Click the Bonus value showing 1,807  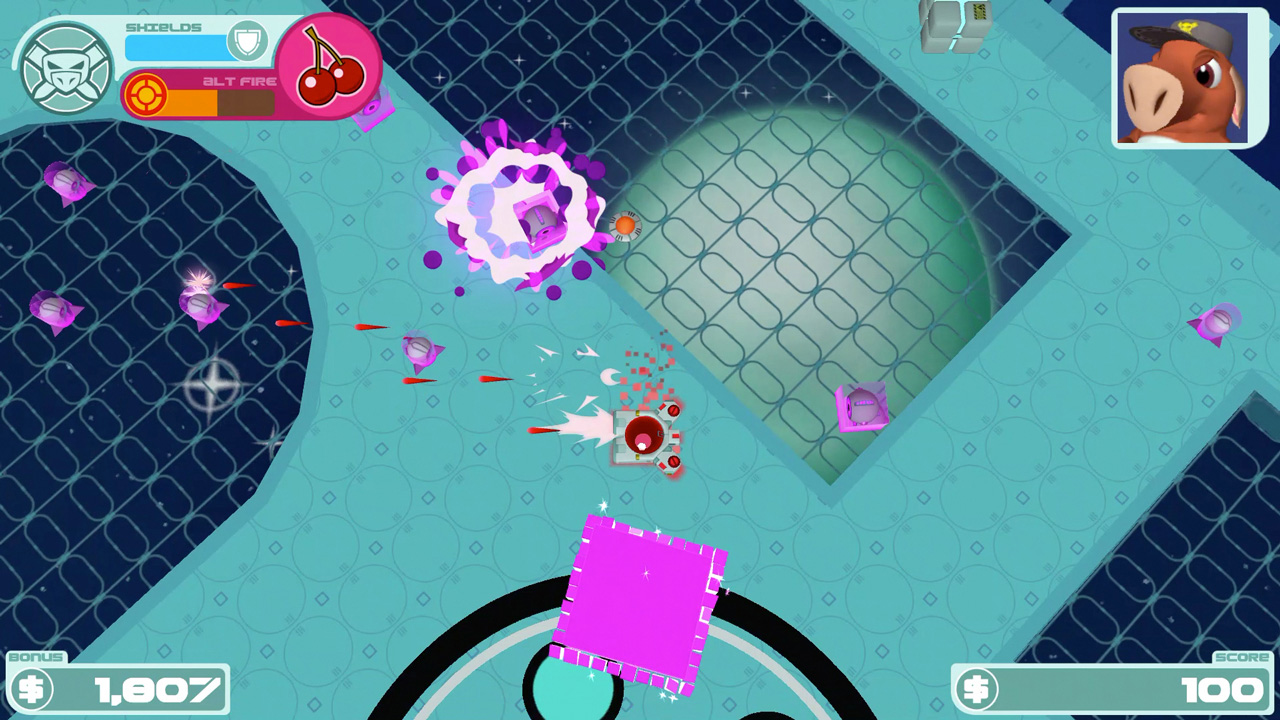coord(160,688)
